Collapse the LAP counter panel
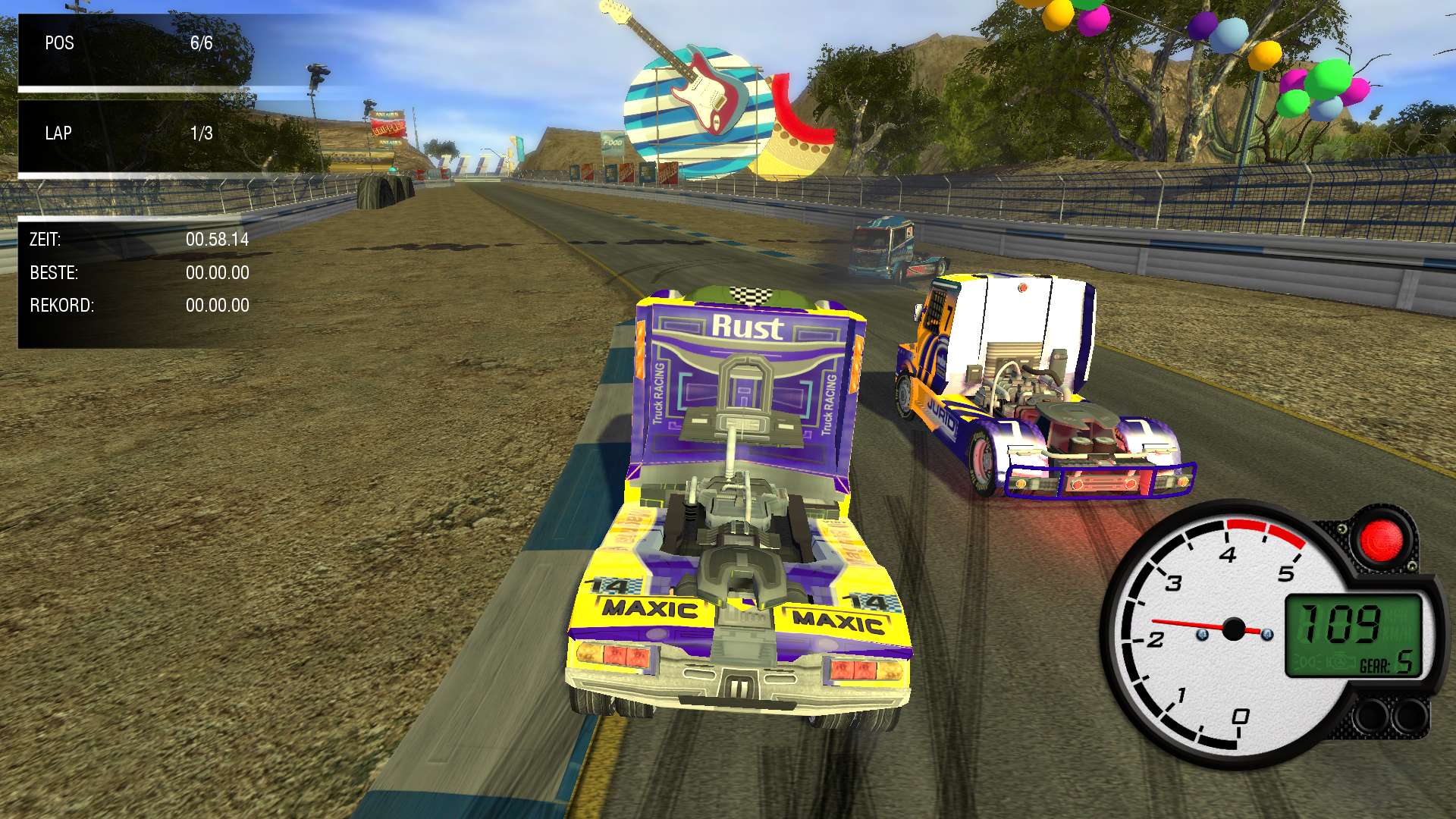Viewport: 1456px width, 819px height. [x=129, y=133]
